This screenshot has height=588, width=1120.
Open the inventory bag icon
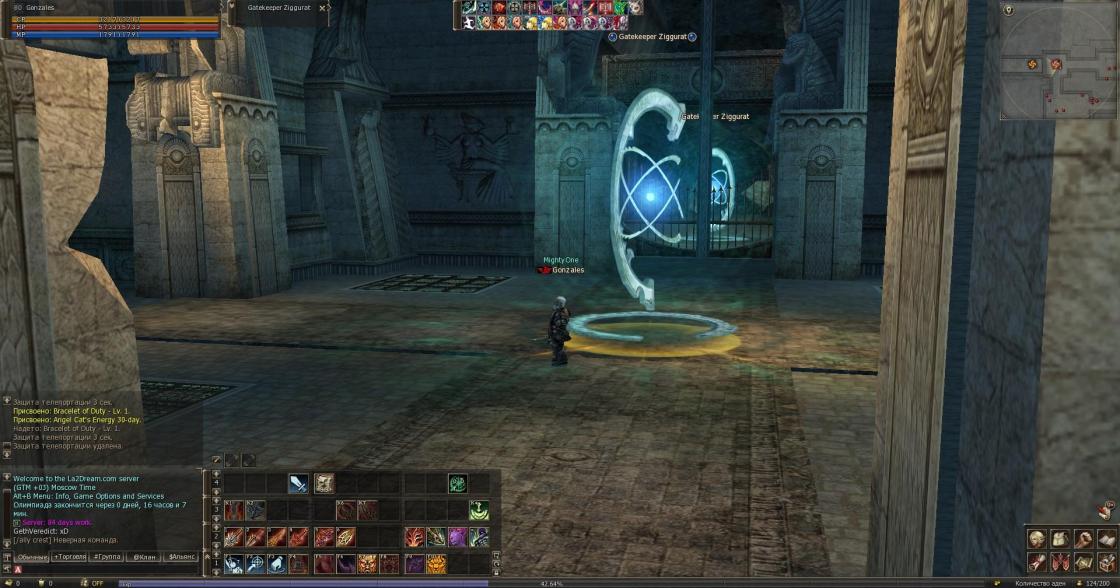pos(1059,539)
